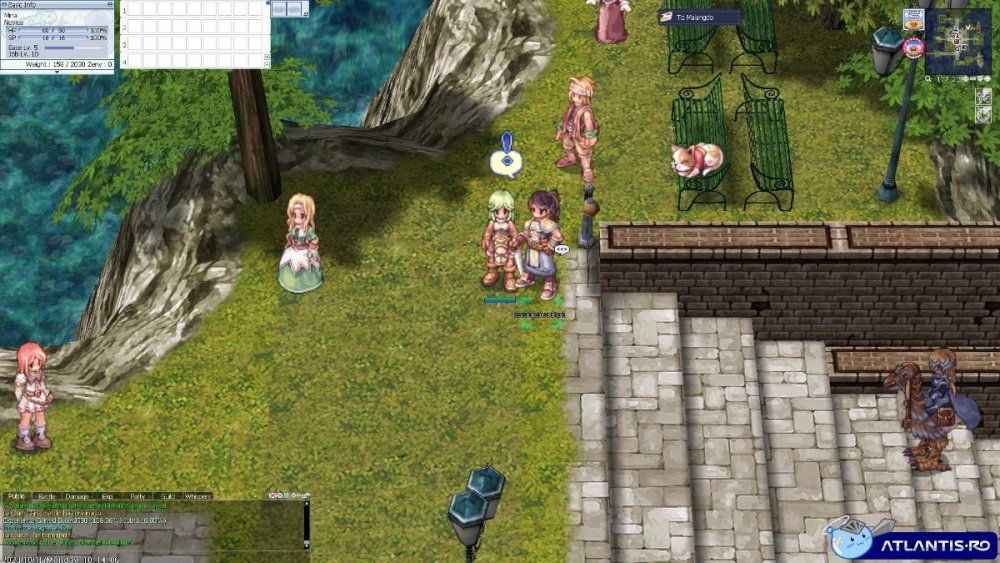
Task: Expand the Basic Info panel bottom arrow
Action: [57, 72]
